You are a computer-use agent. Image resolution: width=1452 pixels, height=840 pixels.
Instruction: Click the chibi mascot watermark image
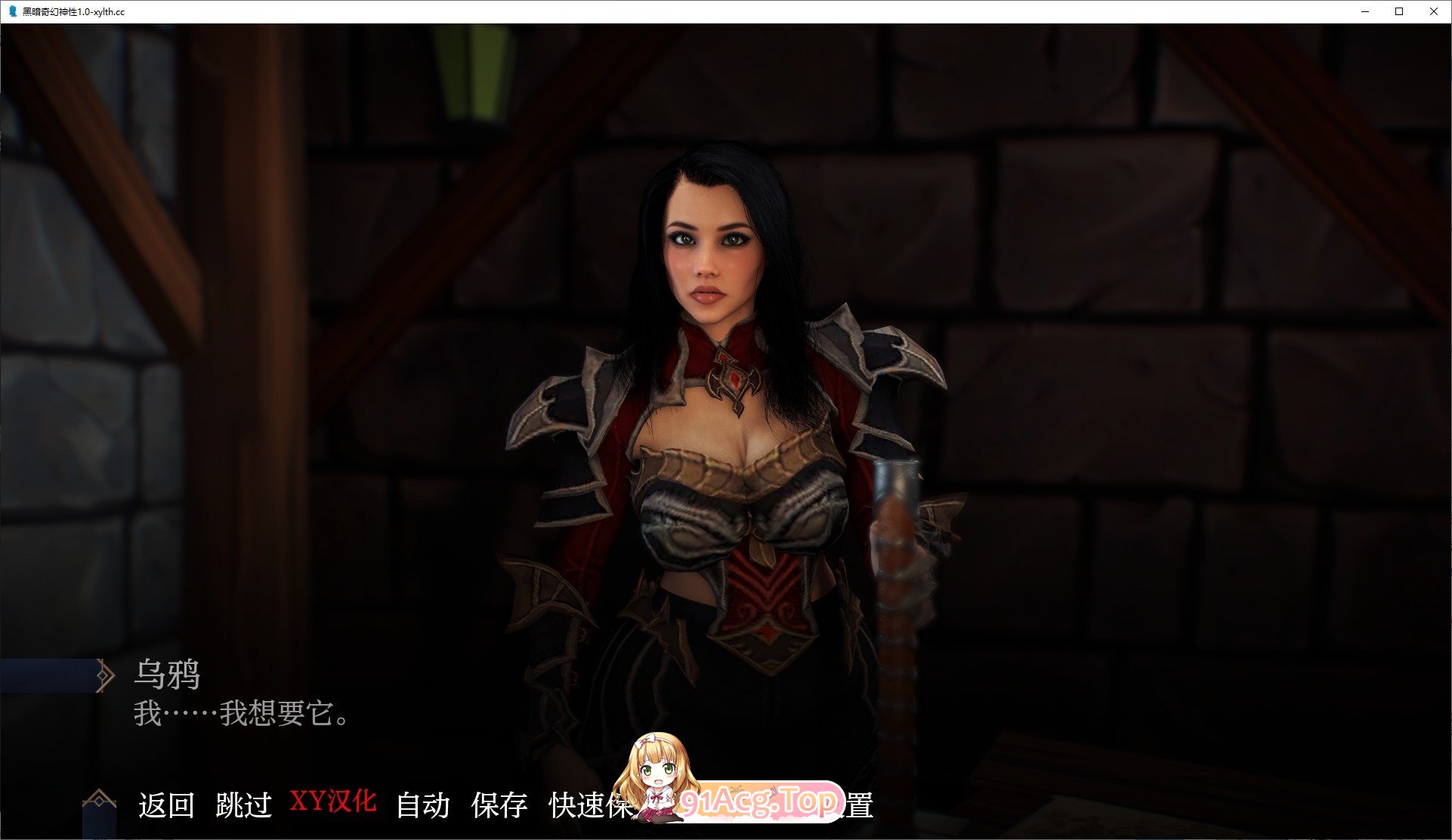[x=659, y=778]
